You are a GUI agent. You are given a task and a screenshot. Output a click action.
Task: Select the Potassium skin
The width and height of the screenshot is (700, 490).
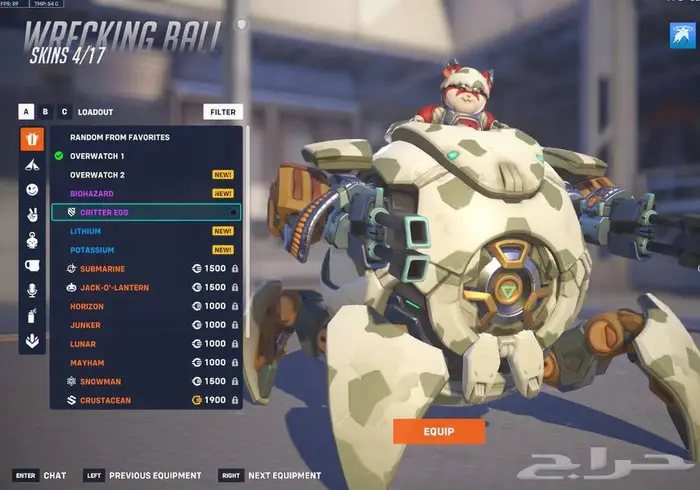click(x=92, y=250)
